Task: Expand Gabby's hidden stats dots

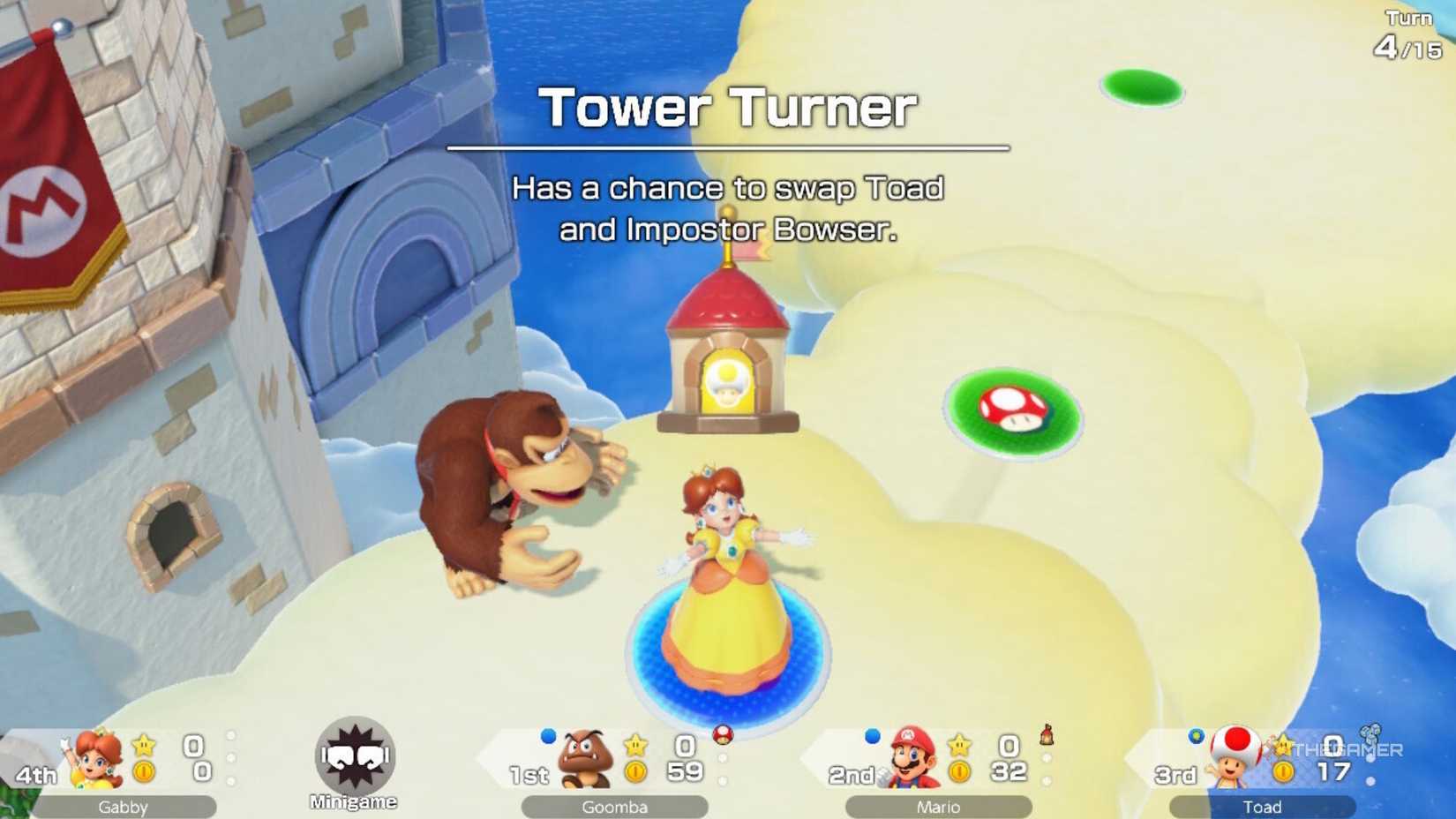Action: click(x=232, y=755)
